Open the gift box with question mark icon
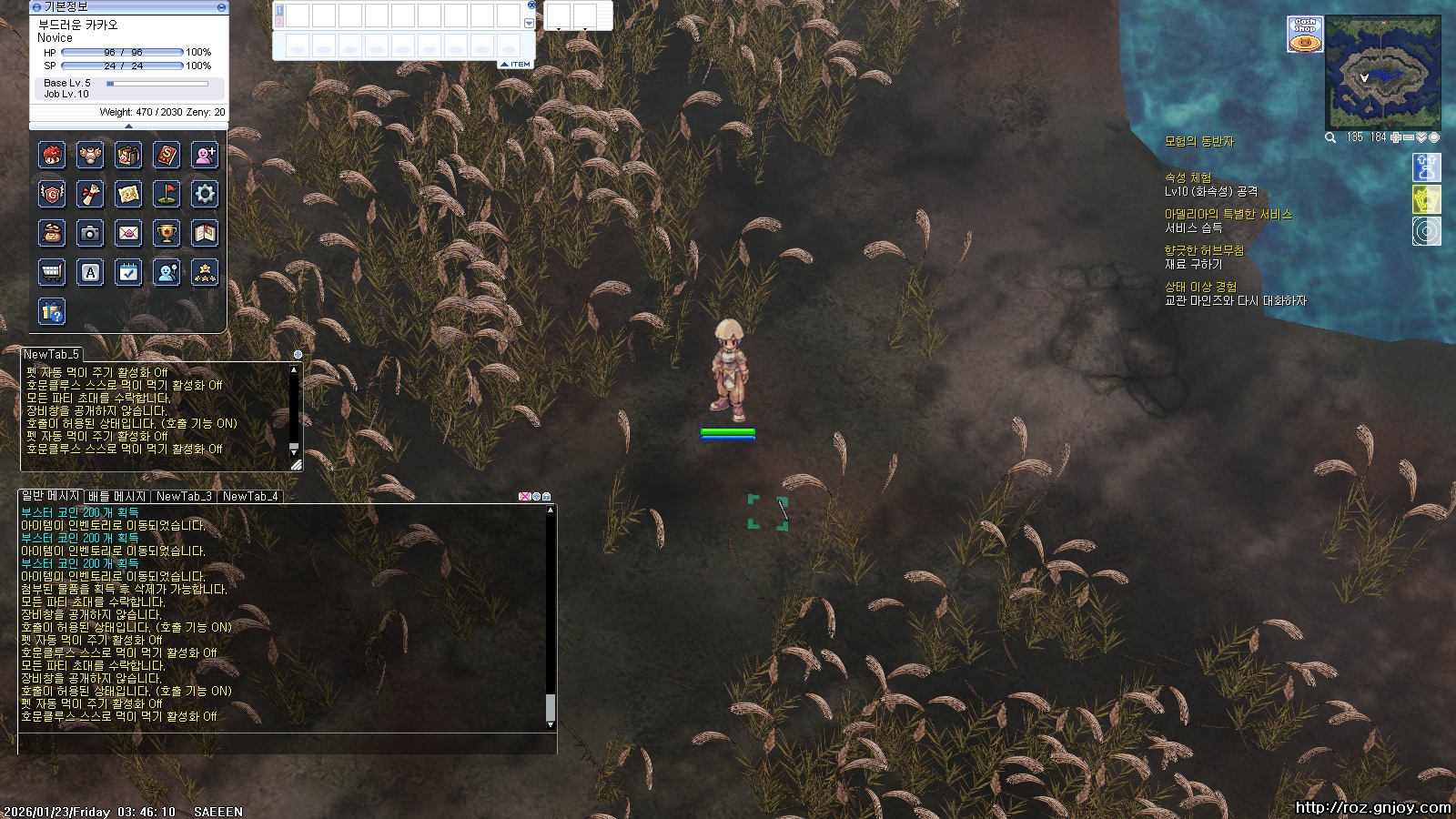This screenshot has width=1456, height=819. [52, 311]
